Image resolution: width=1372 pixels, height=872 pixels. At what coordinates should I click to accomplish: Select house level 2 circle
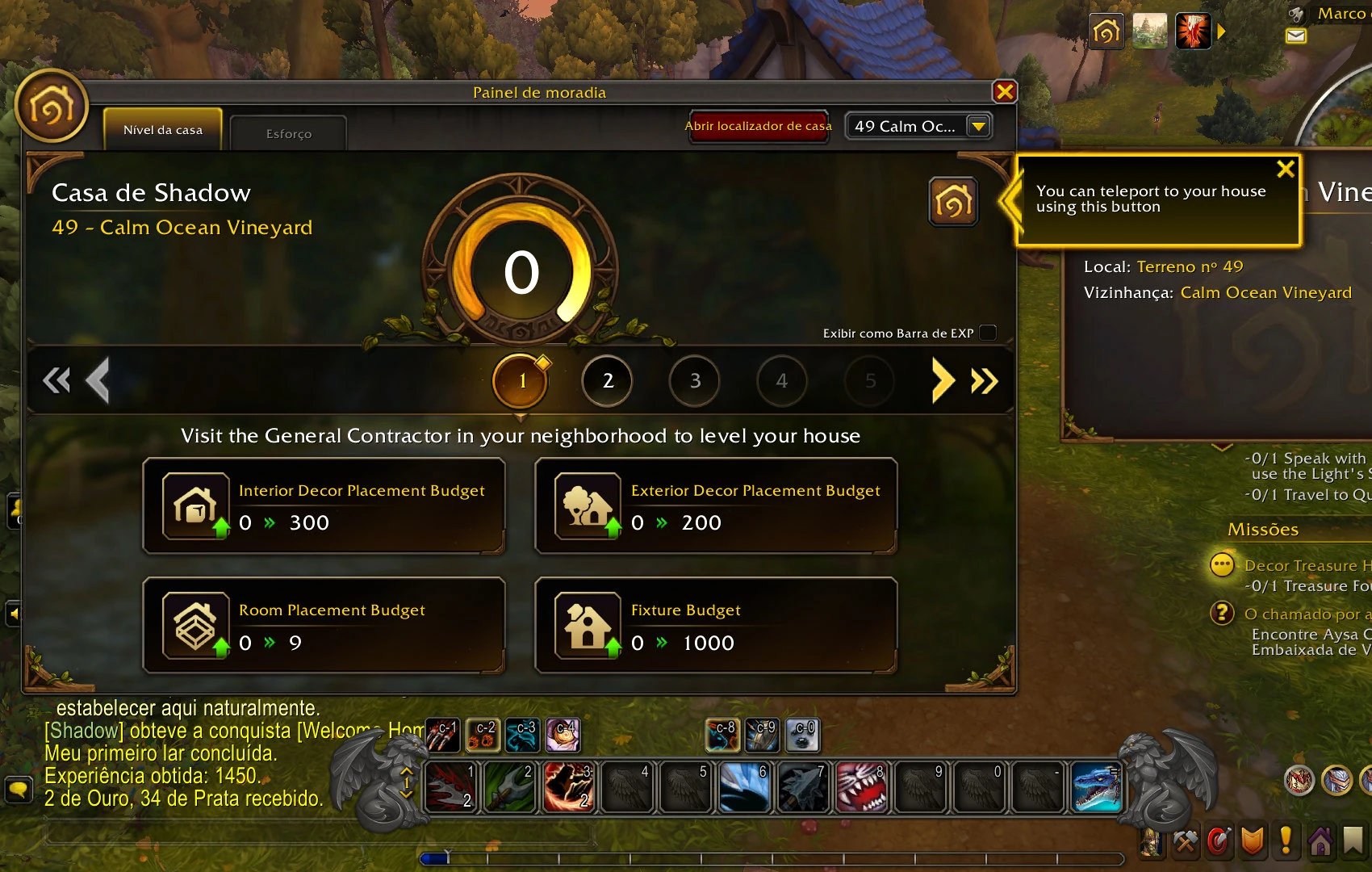click(x=607, y=381)
